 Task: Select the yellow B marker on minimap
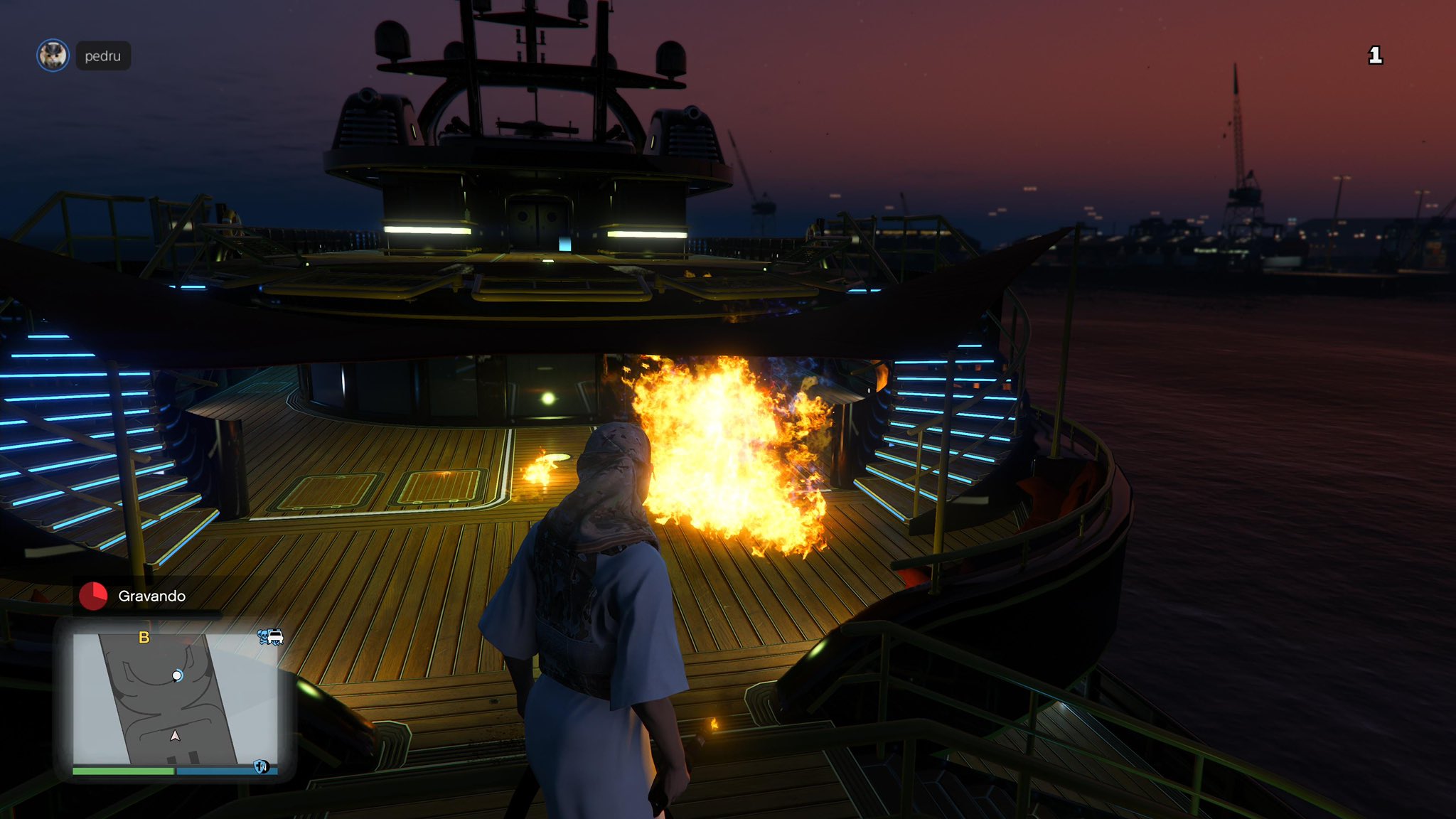[144, 638]
